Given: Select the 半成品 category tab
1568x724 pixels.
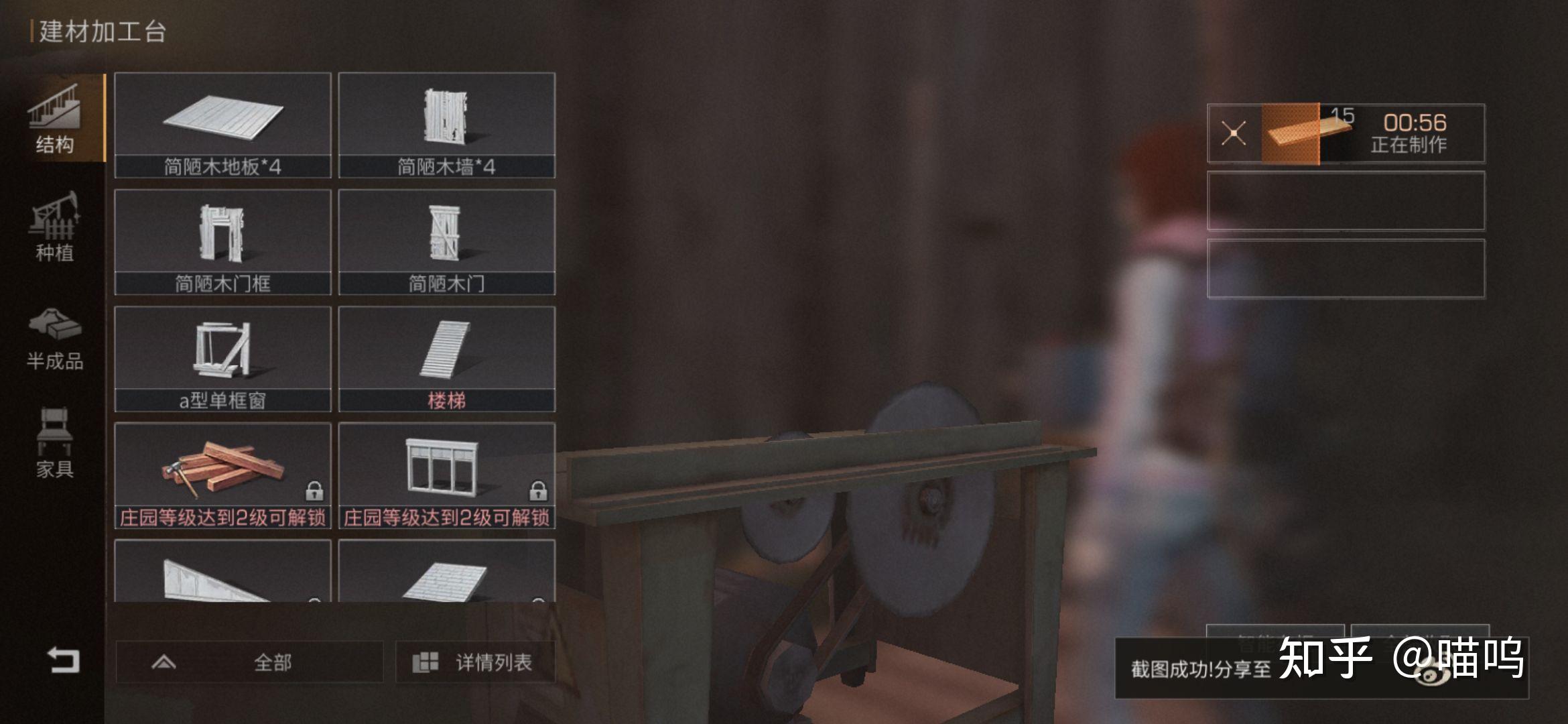Looking at the screenshot, I should pos(54,339).
